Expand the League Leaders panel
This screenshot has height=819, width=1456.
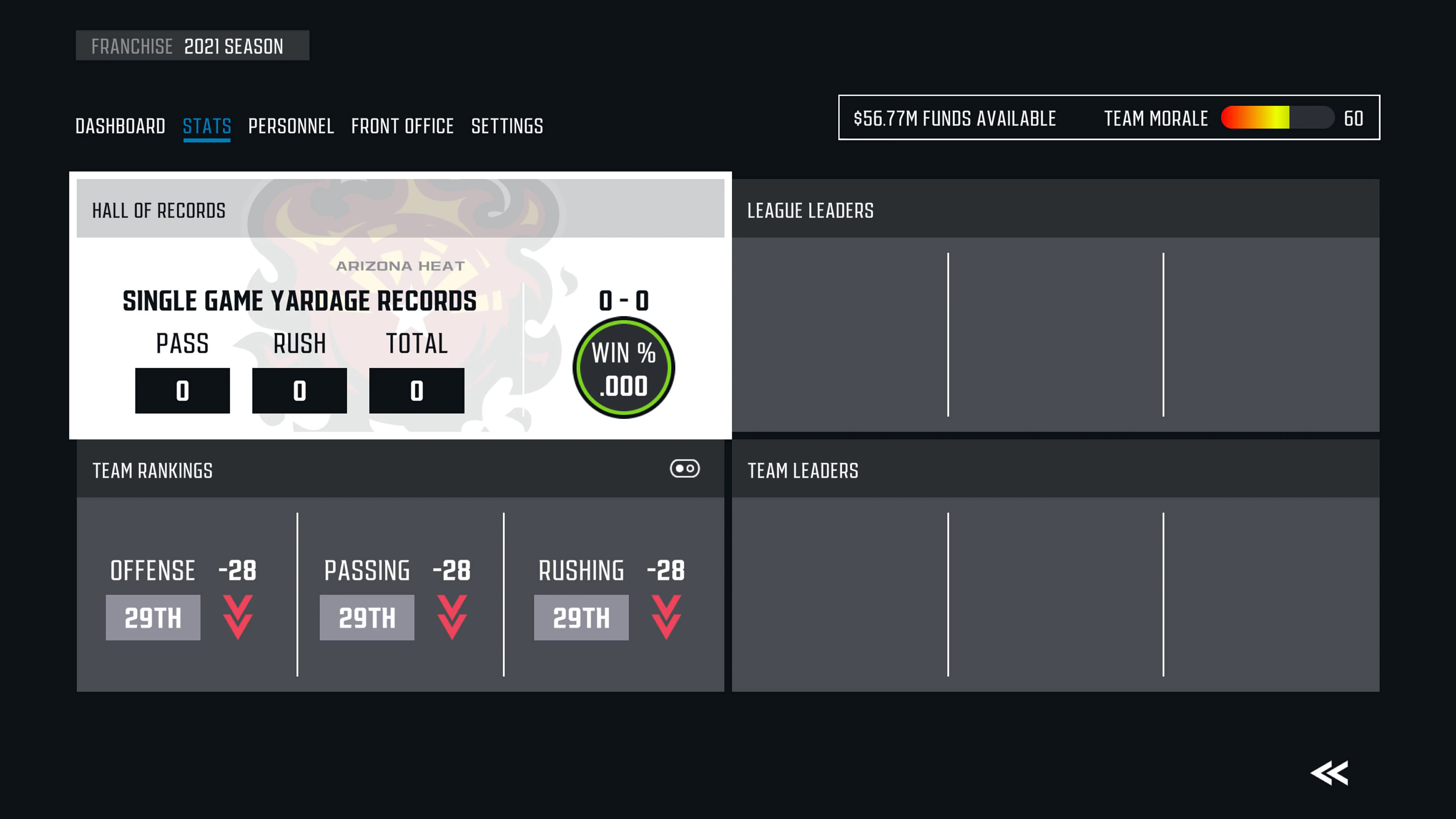pyautogui.click(x=810, y=210)
